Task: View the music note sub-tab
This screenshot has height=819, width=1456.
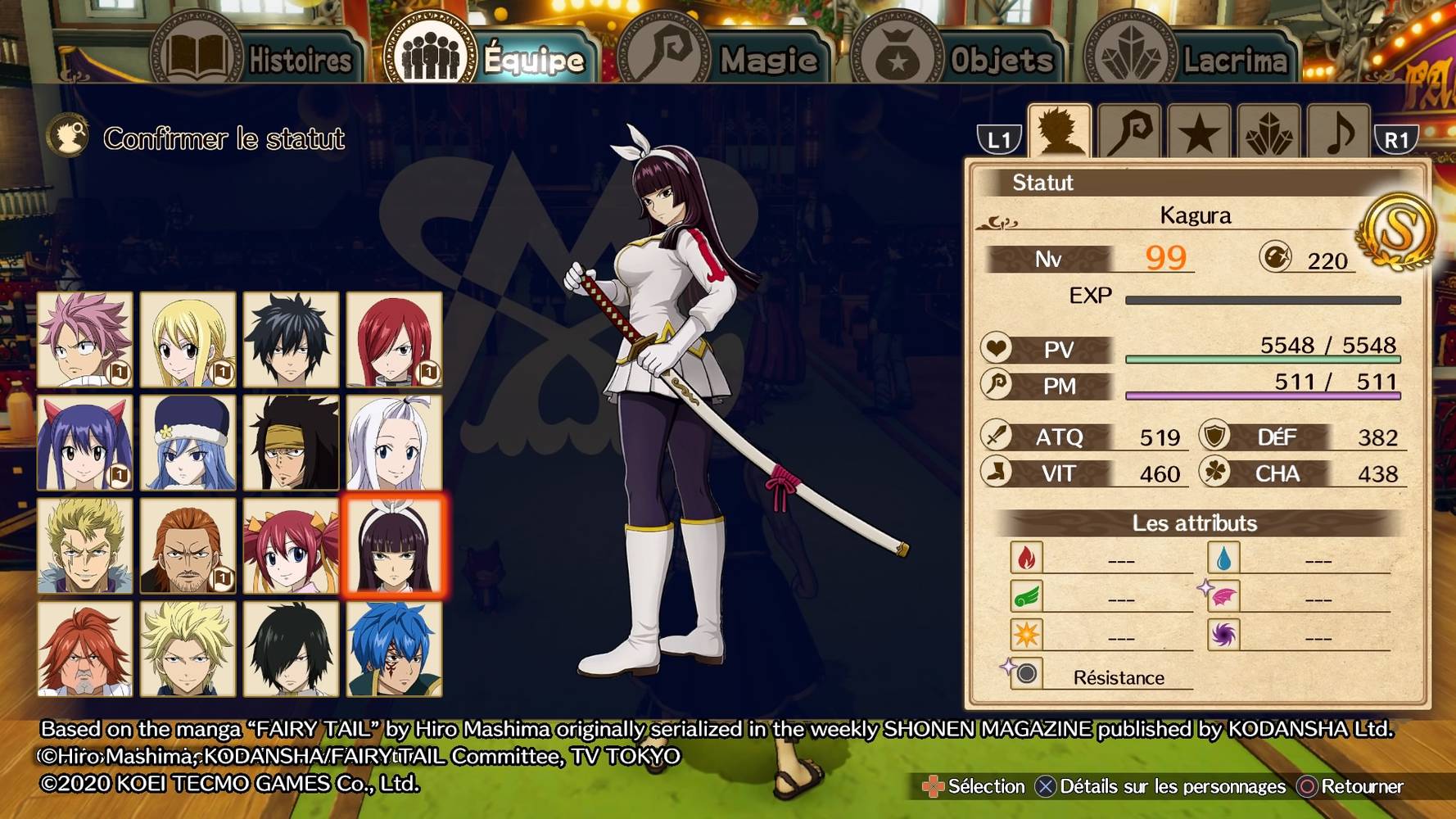Action: pos(1338,133)
